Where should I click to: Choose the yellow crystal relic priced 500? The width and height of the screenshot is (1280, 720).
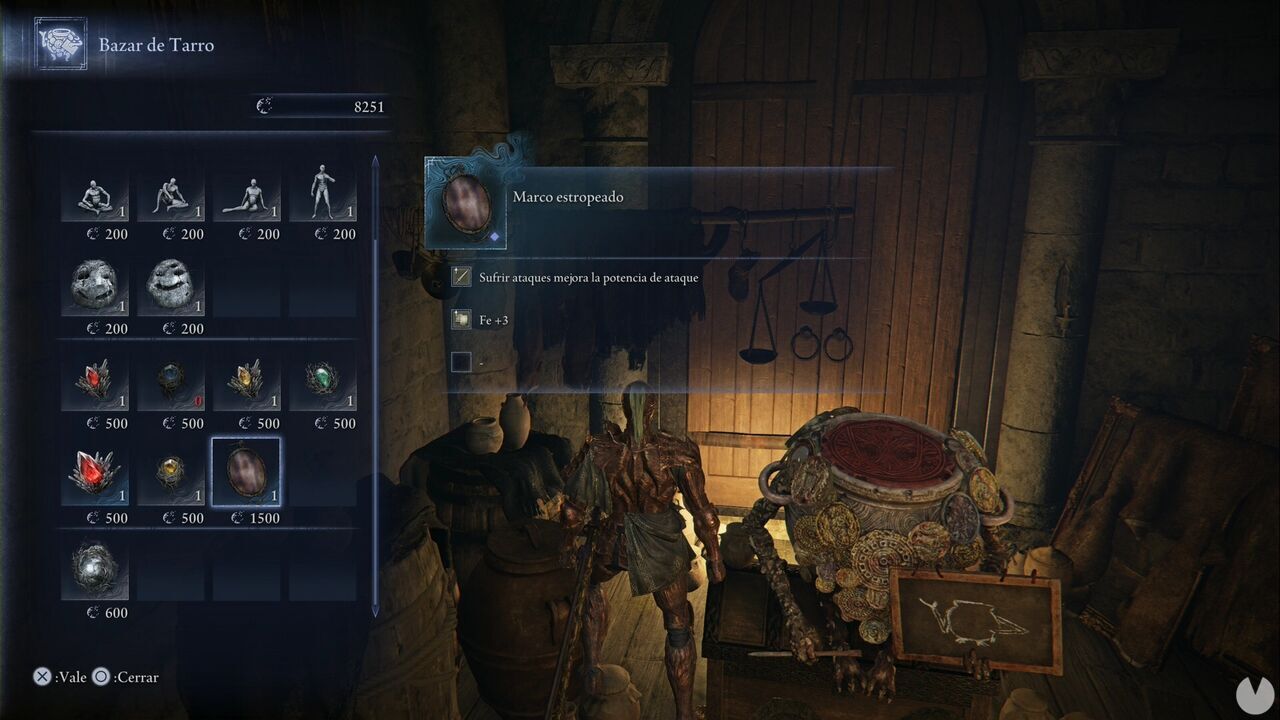click(x=247, y=383)
